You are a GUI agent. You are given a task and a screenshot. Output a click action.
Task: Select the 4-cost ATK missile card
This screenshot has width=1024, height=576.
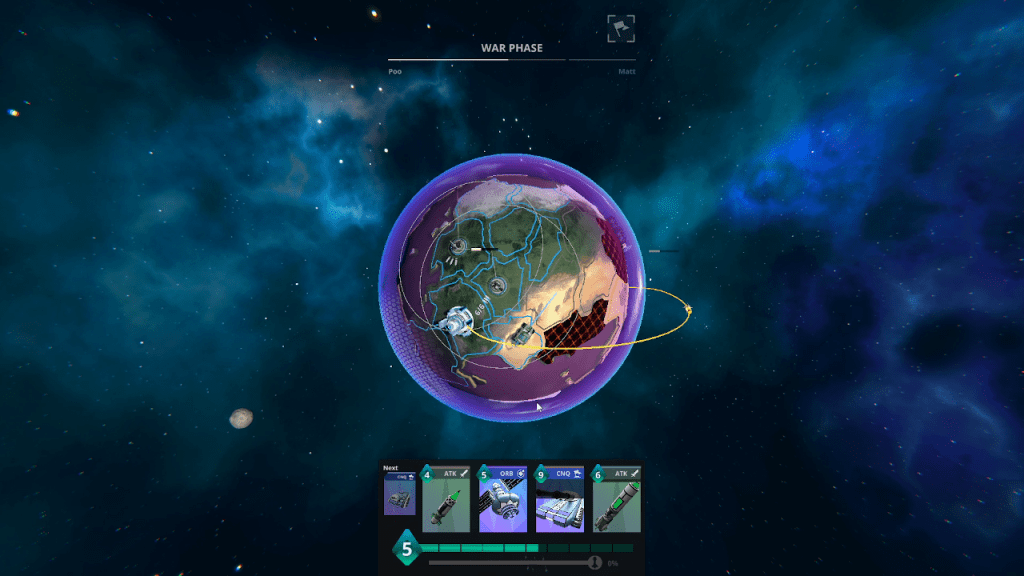click(x=446, y=499)
